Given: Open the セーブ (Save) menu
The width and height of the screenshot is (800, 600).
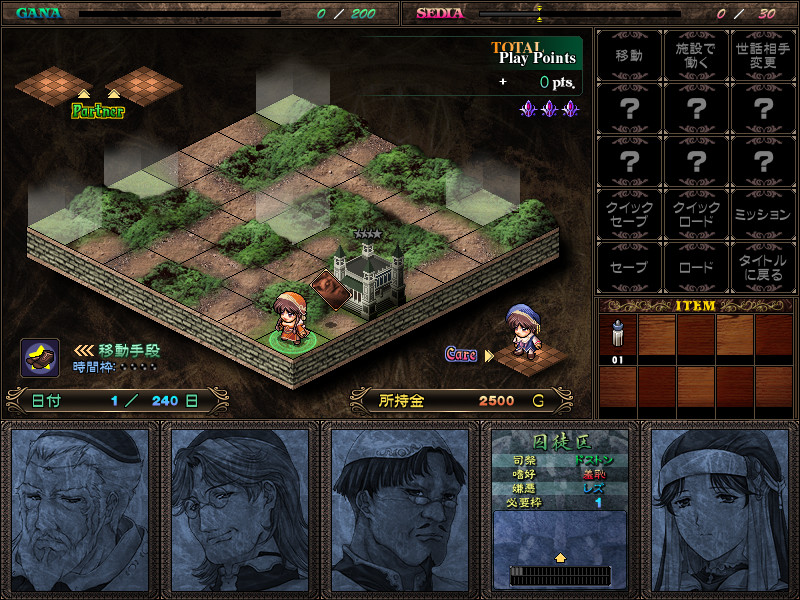Looking at the screenshot, I should point(629,267).
